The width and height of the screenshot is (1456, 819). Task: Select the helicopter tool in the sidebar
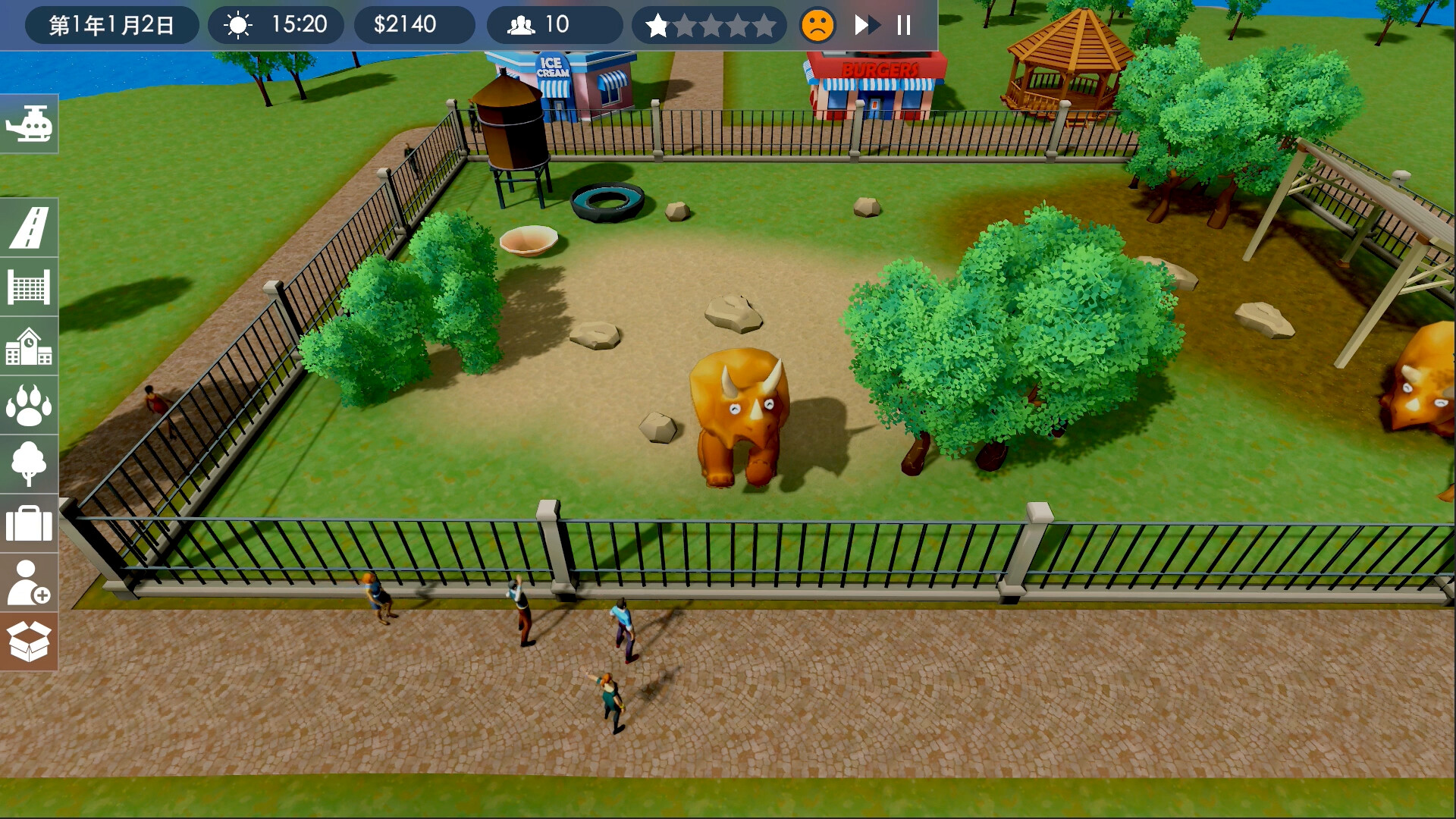(x=29, y=123)
